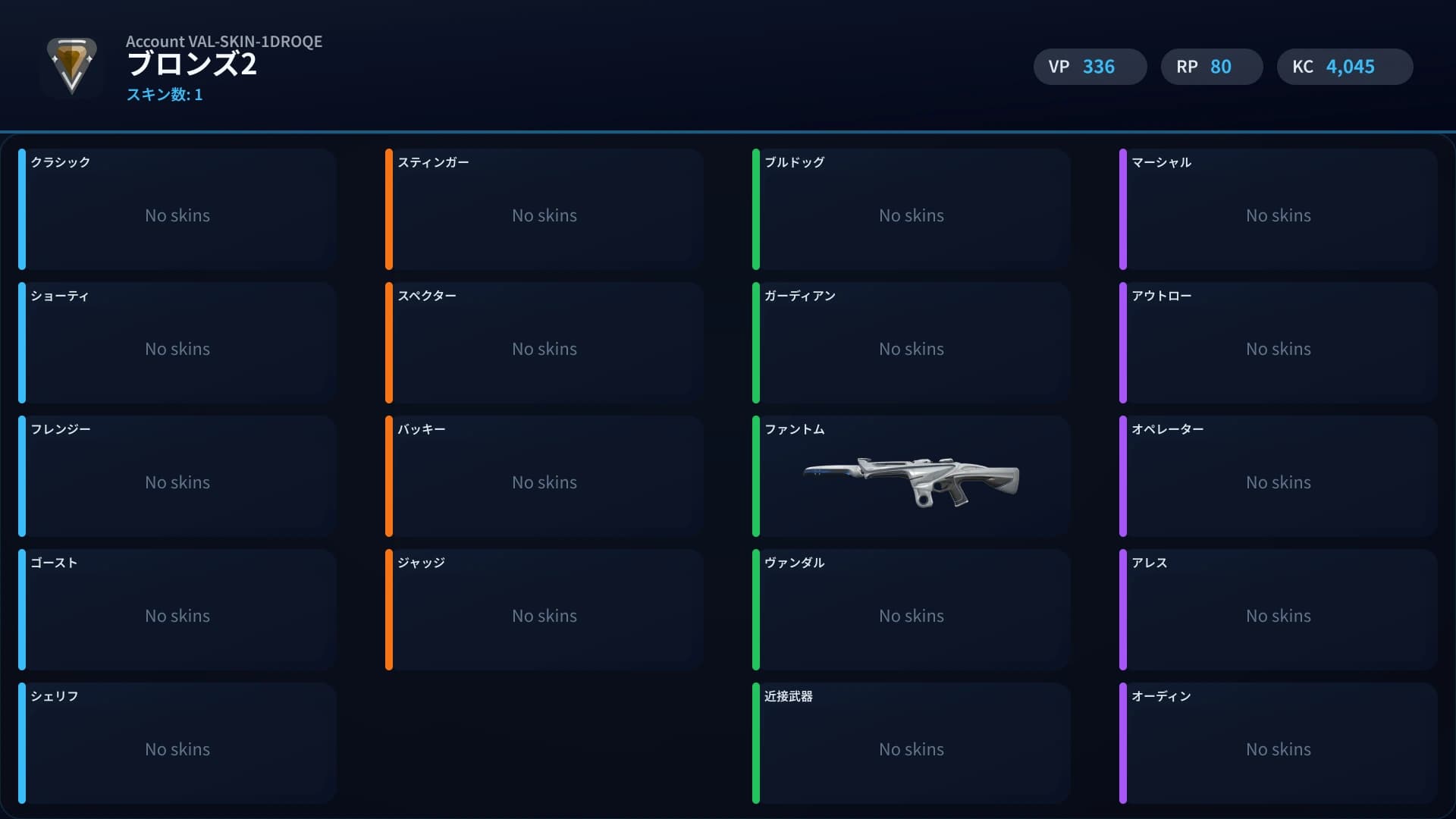Click the マーシャル weapon panel

(1278, 209)
